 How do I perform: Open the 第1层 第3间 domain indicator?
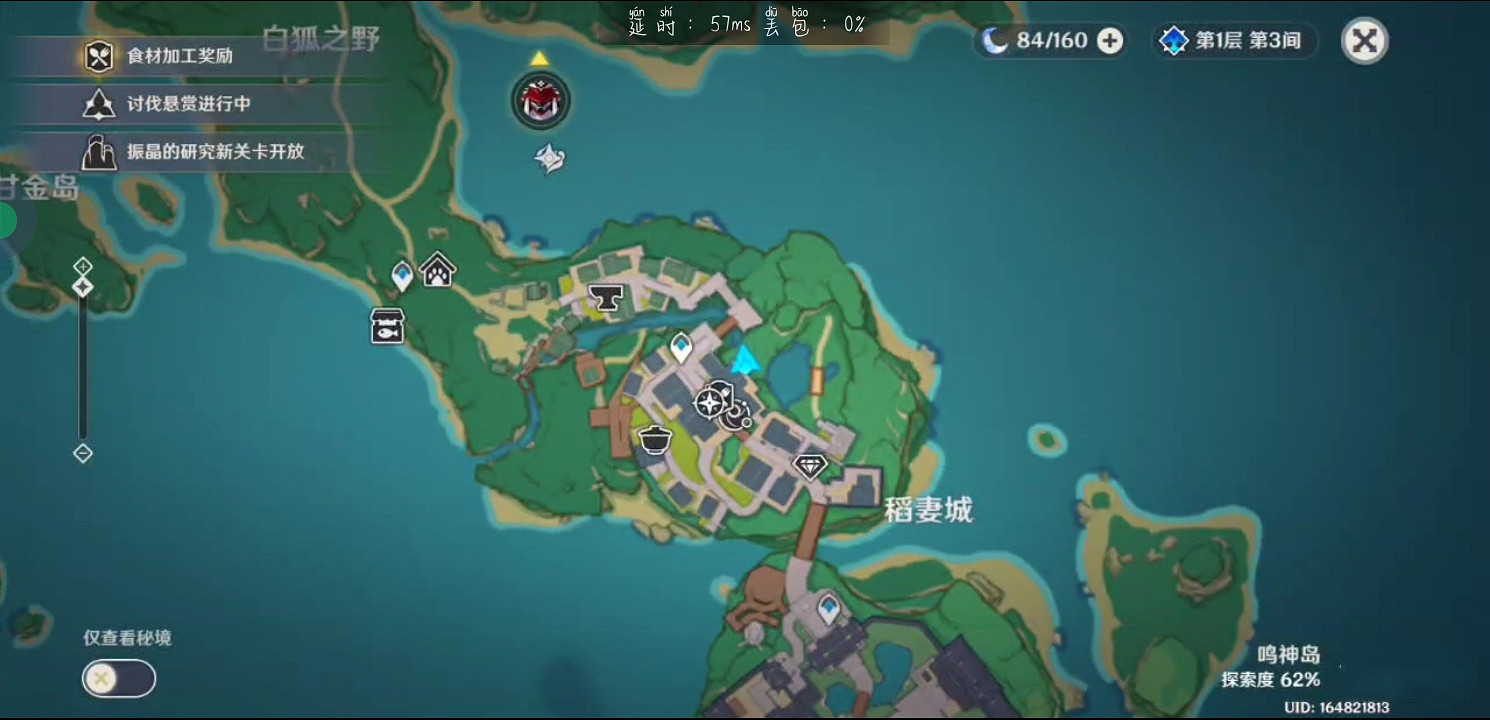(x=1233, y=41)
